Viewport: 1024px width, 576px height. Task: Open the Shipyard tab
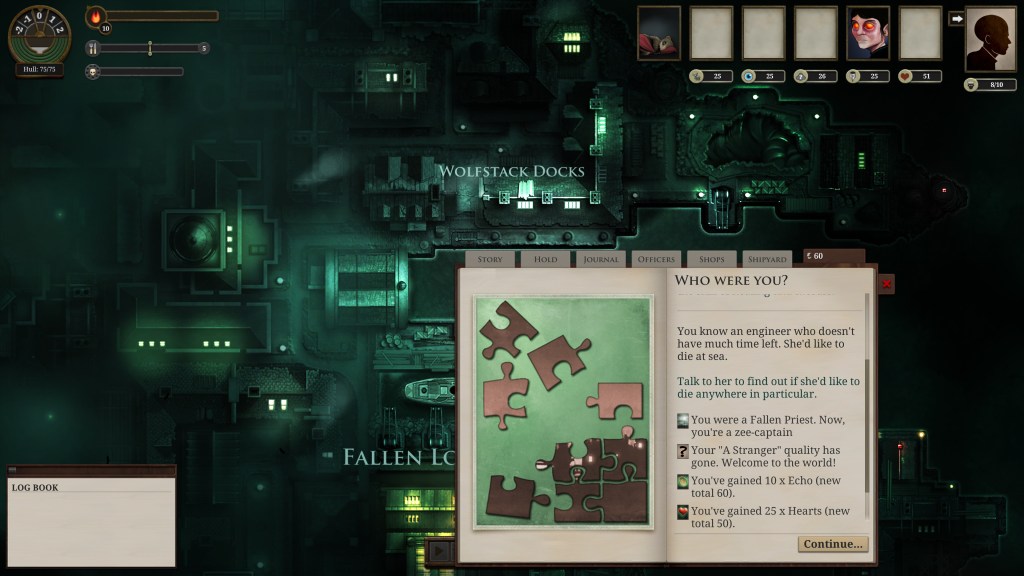(x=767, y=259)
